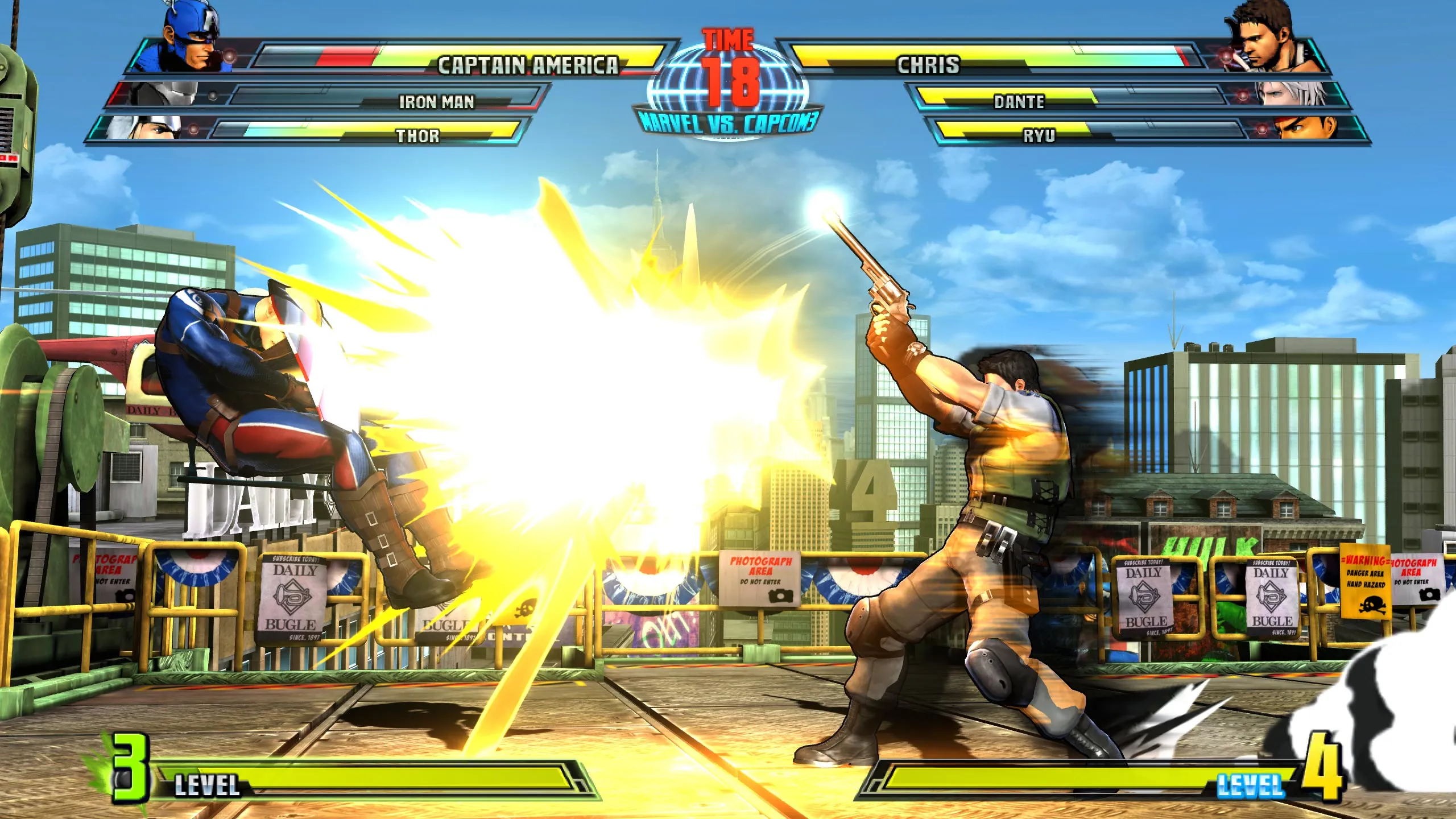Select Ryu's assist portrait
The height and width of the screenshot is (819, 1456).
(1309, 127)
